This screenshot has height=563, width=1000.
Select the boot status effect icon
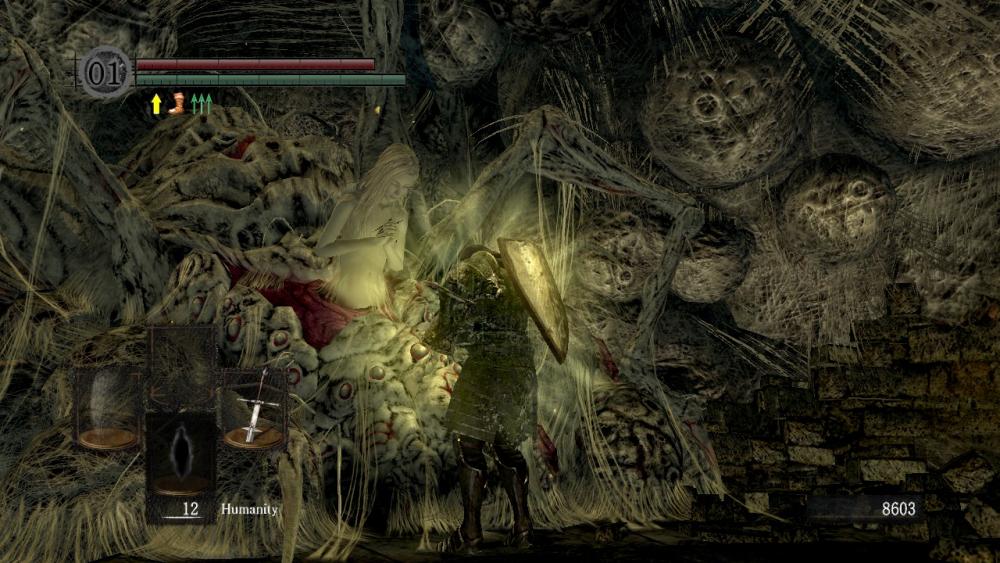pyautogui.click(x=177, y=104)
